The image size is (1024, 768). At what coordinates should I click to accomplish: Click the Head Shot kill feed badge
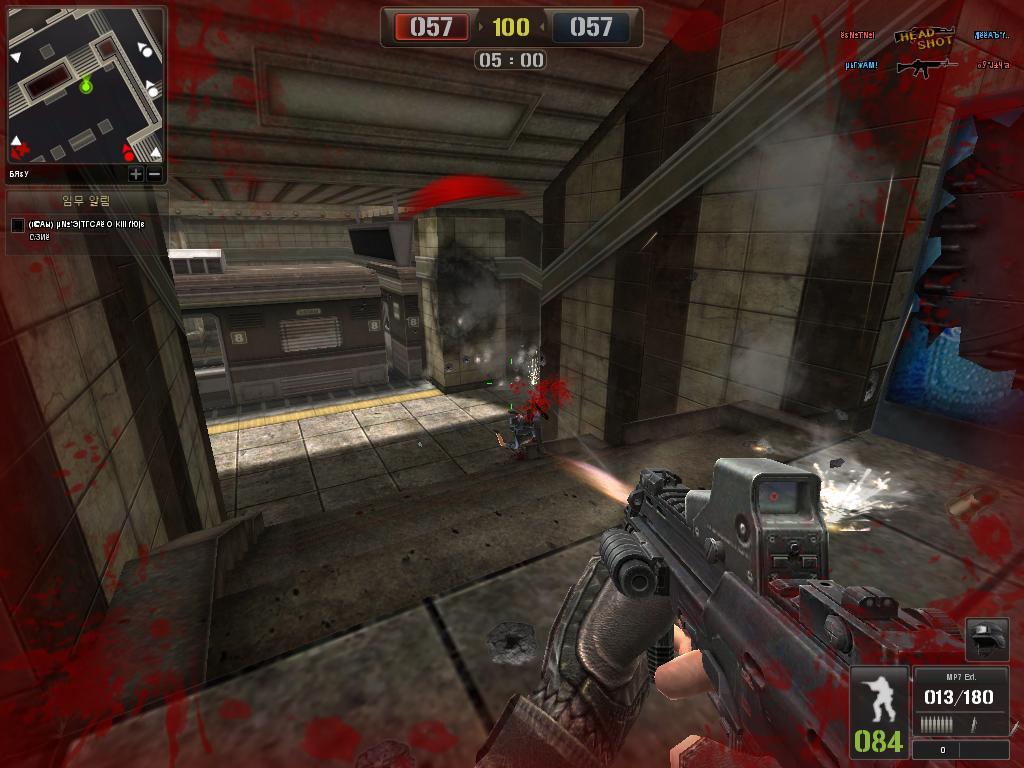922,37
